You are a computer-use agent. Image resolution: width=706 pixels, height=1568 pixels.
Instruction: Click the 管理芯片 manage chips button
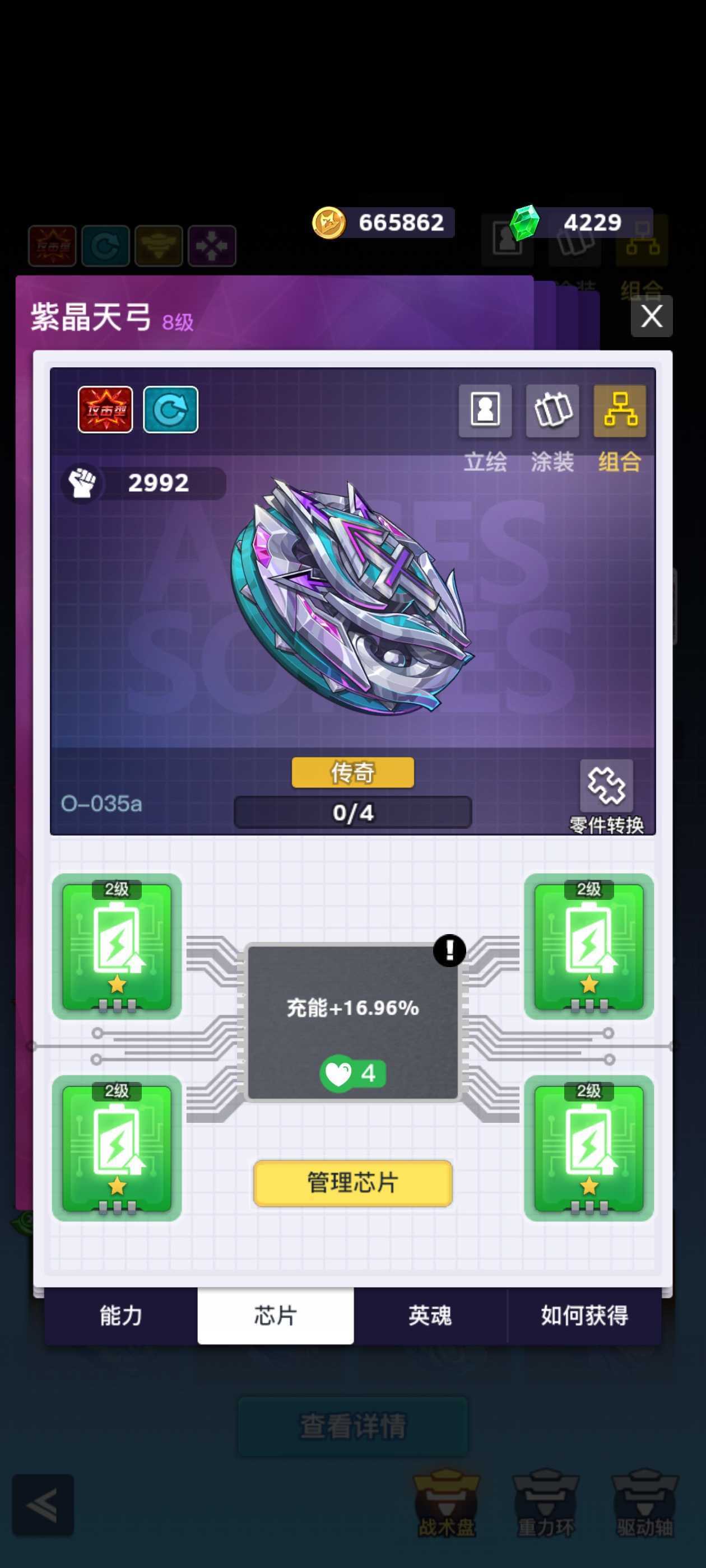coord(352,1183)
